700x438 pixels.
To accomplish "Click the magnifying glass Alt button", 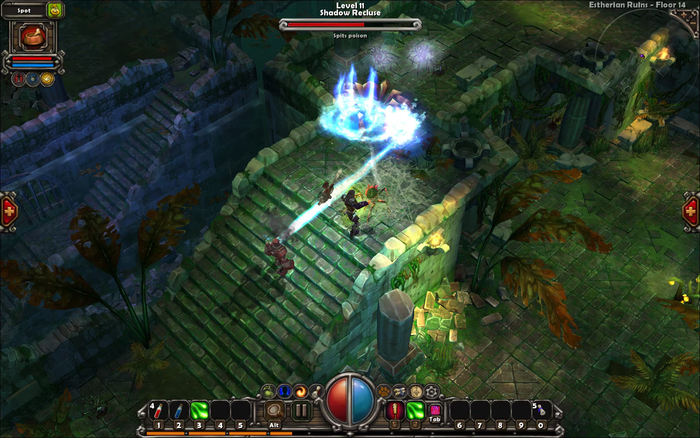I will [274, 410].
